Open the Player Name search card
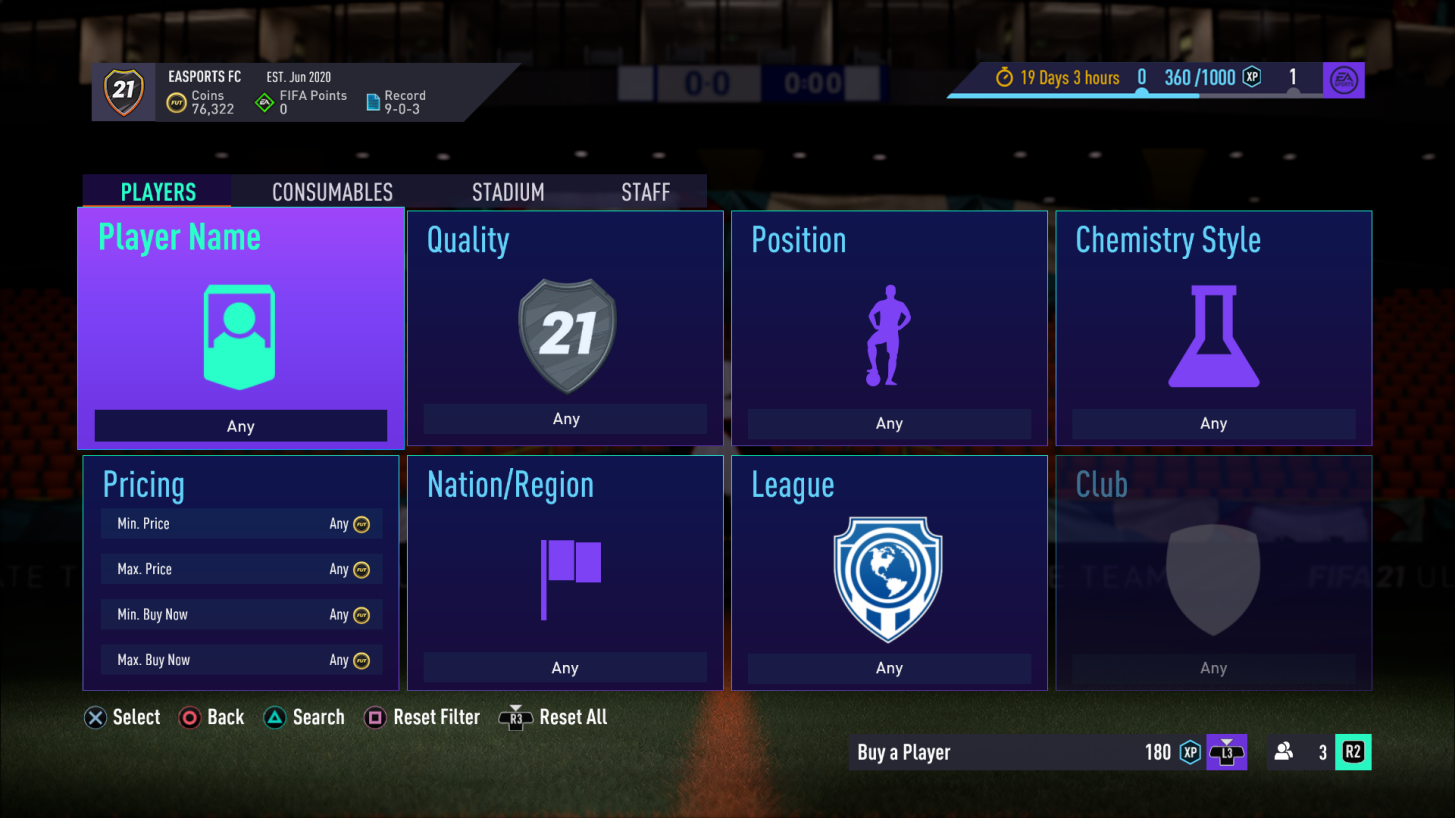This screenshot has height=818, width=1455. coord(240,328)
